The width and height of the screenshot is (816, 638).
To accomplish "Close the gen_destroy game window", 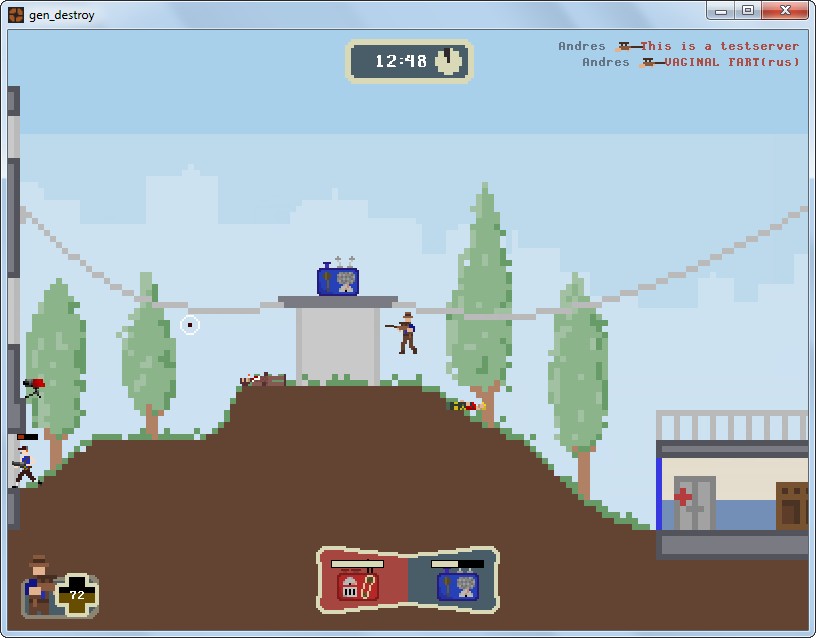I will pyautogui.click(x=784, y=11).
